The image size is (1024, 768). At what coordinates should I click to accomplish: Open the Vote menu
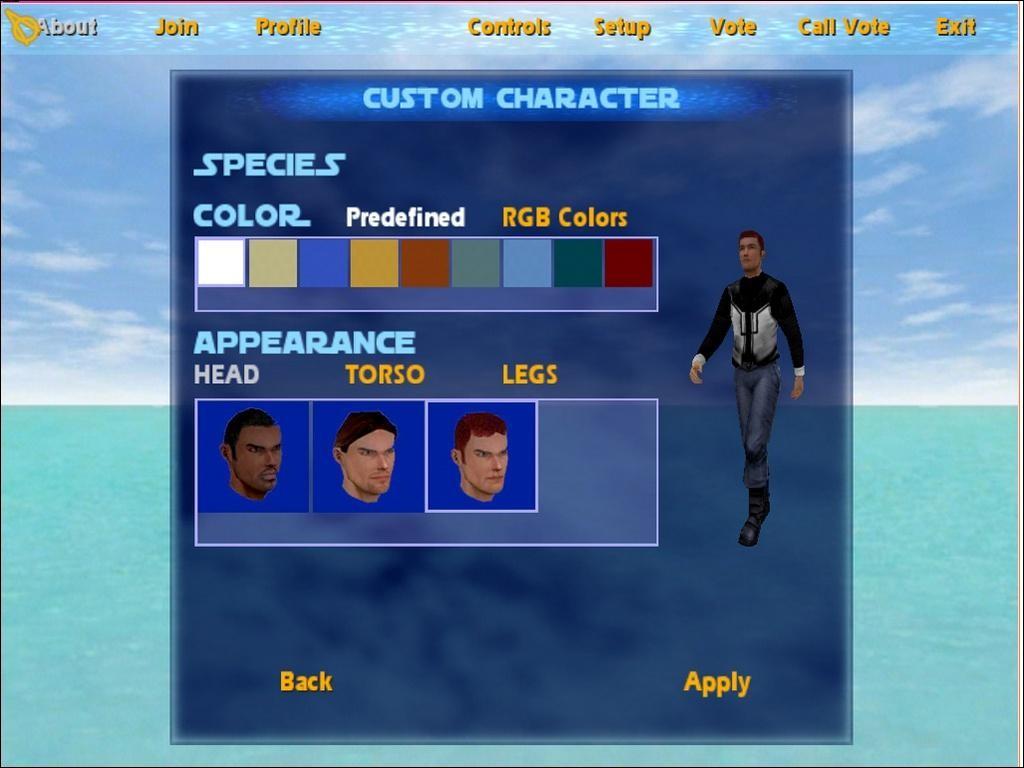click(x=733, y=27)
